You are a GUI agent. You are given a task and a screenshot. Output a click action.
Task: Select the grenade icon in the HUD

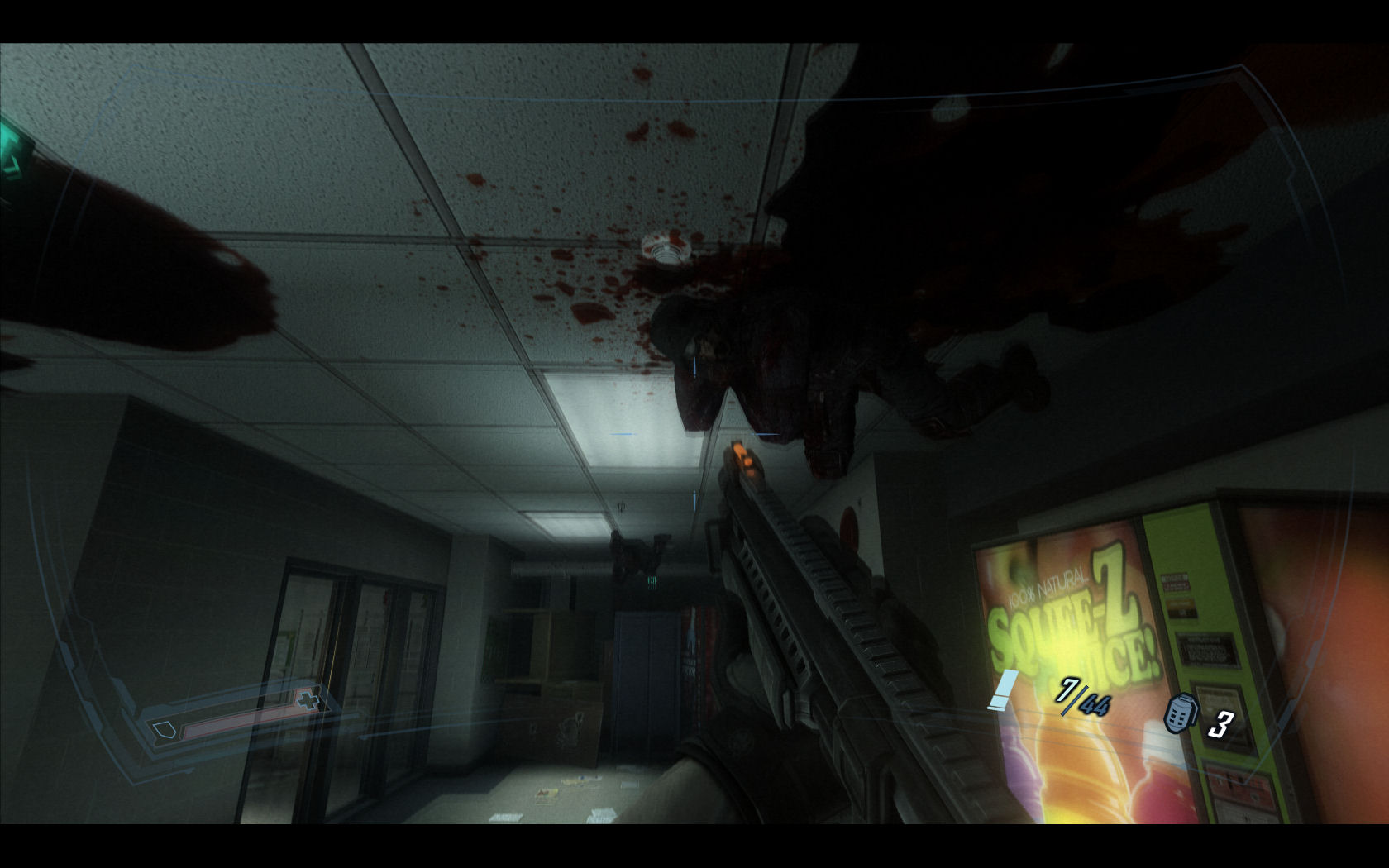1181,714
